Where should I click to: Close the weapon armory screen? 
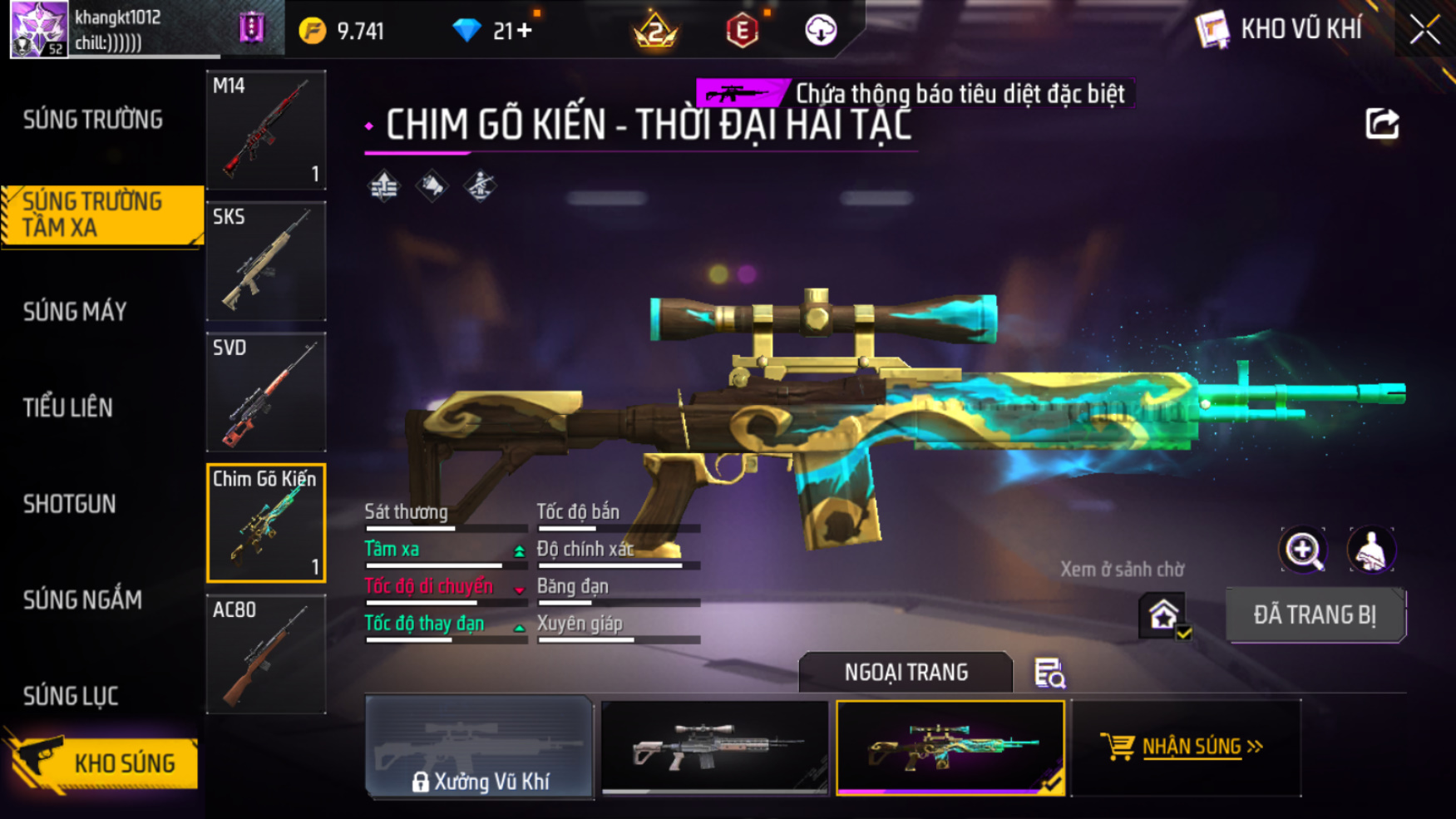[1424, 30]
